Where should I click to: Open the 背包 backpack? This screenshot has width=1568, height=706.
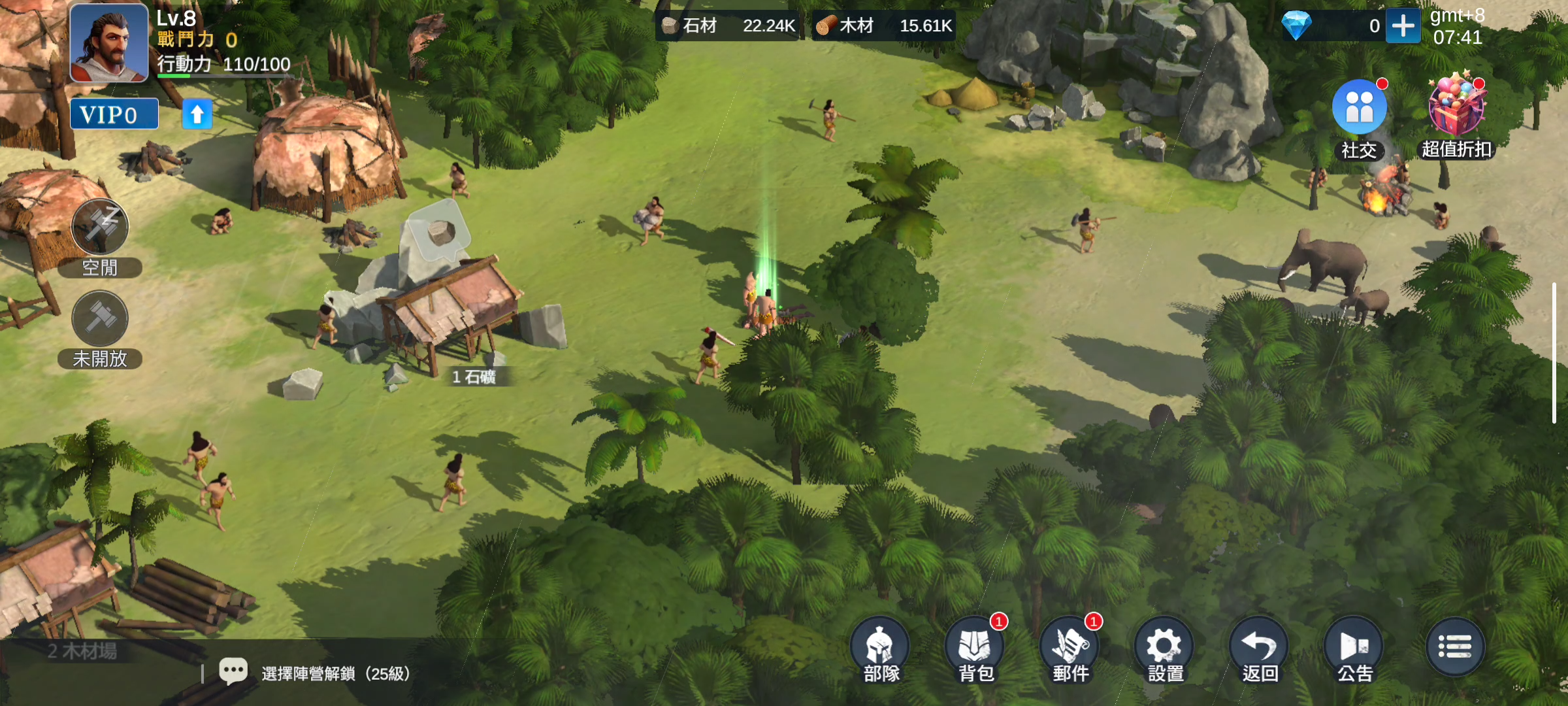click(x=975, y=647)
